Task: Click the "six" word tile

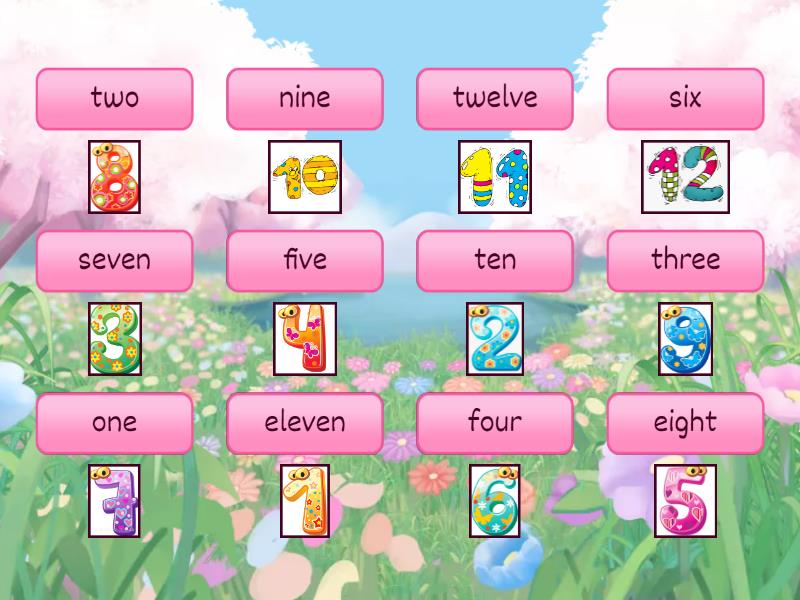Action: point(685,99)
